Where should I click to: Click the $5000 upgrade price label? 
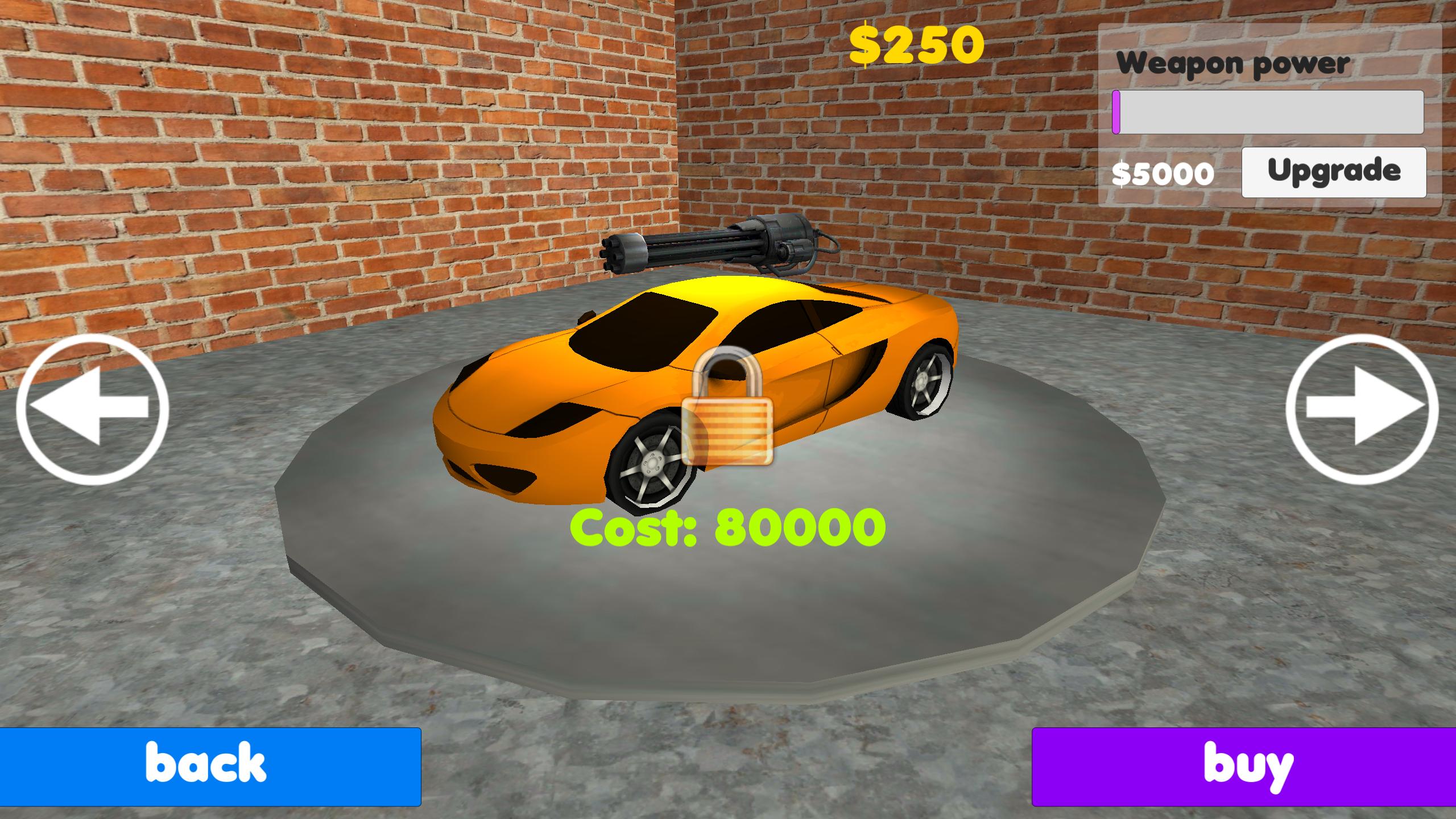pyautogui.click(x=1163, y=172)
